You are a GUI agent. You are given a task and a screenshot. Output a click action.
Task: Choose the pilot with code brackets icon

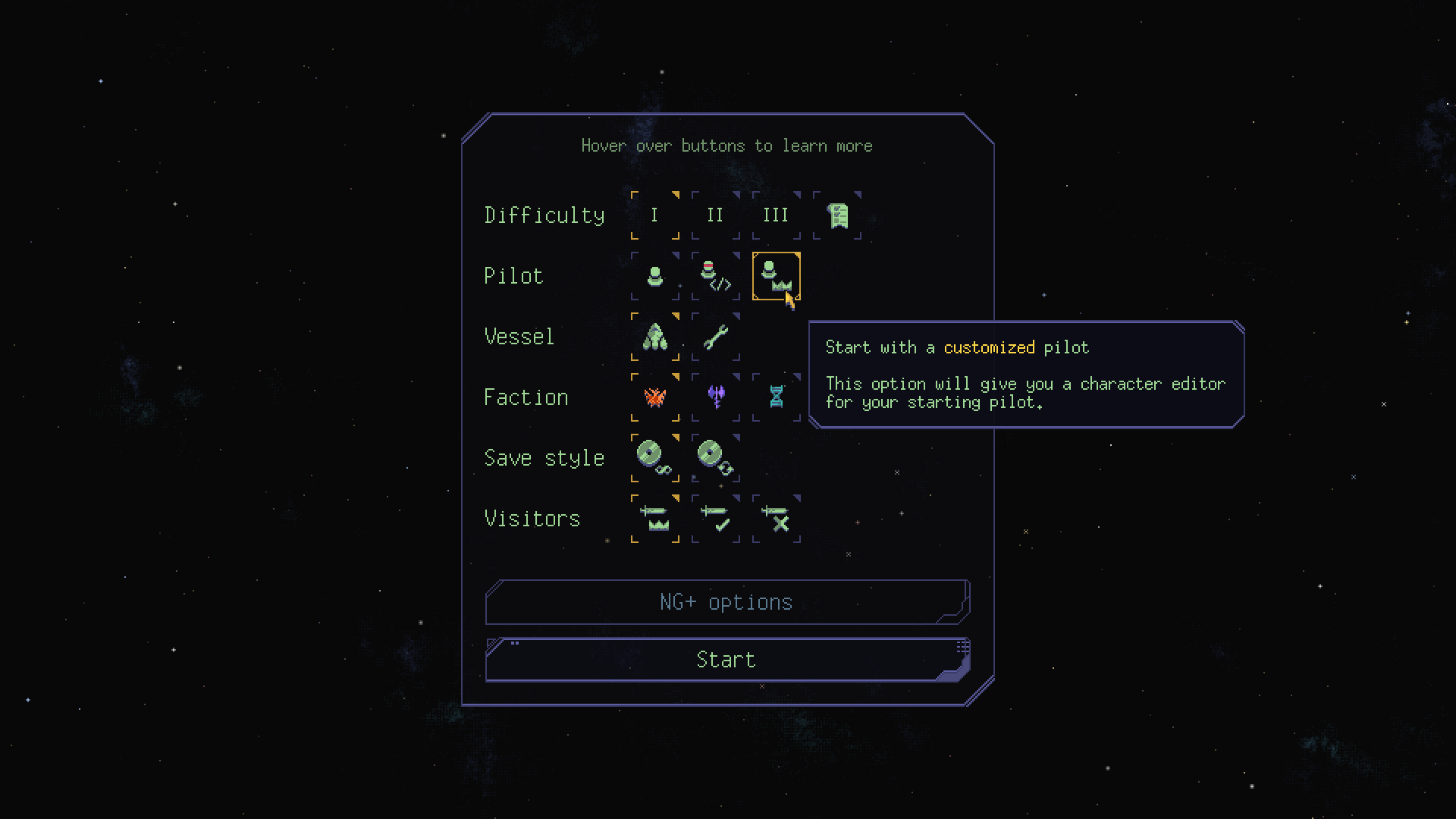pos(715,276)
